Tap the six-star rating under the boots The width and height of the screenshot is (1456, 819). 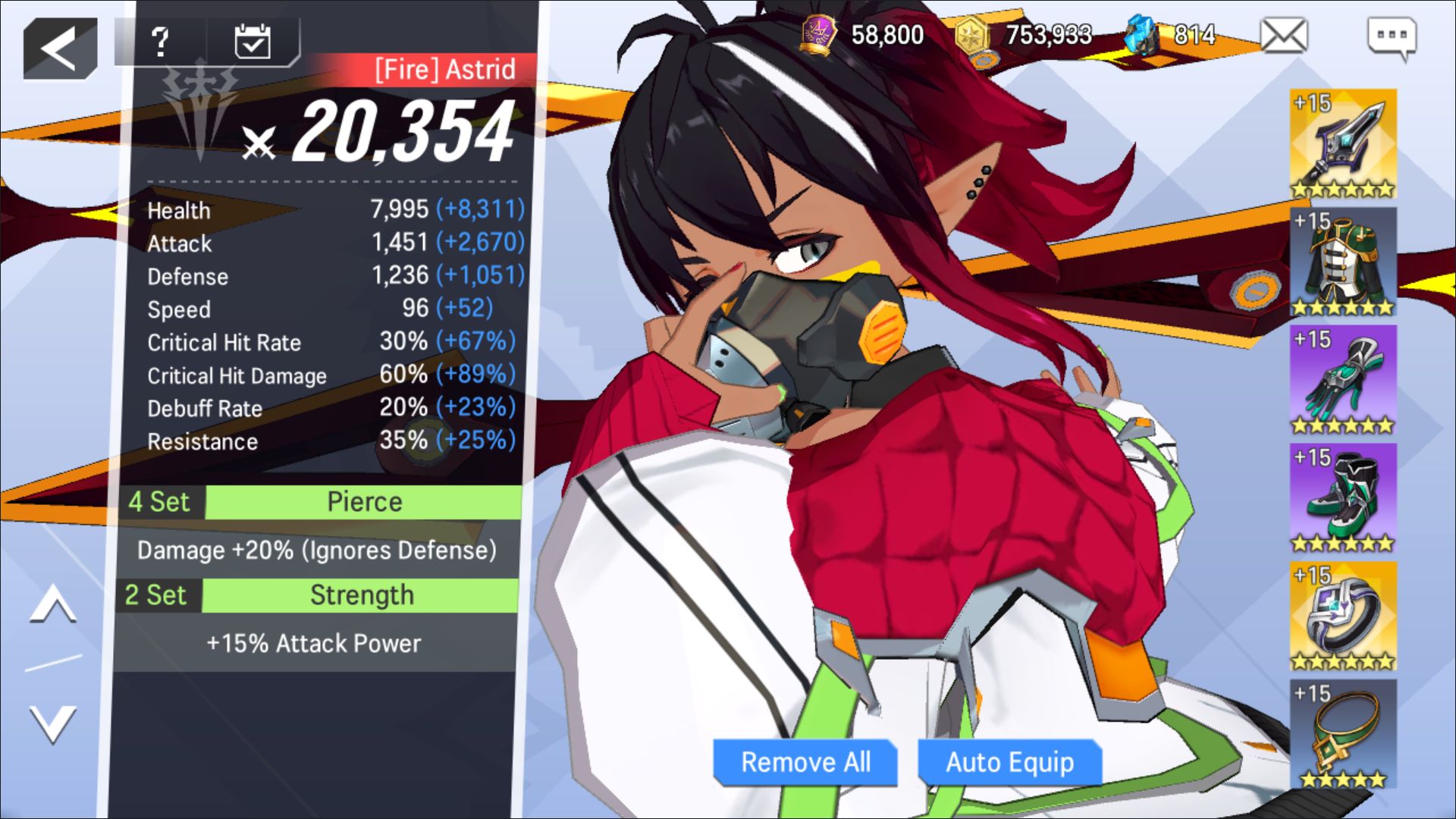coord(1344,544)
